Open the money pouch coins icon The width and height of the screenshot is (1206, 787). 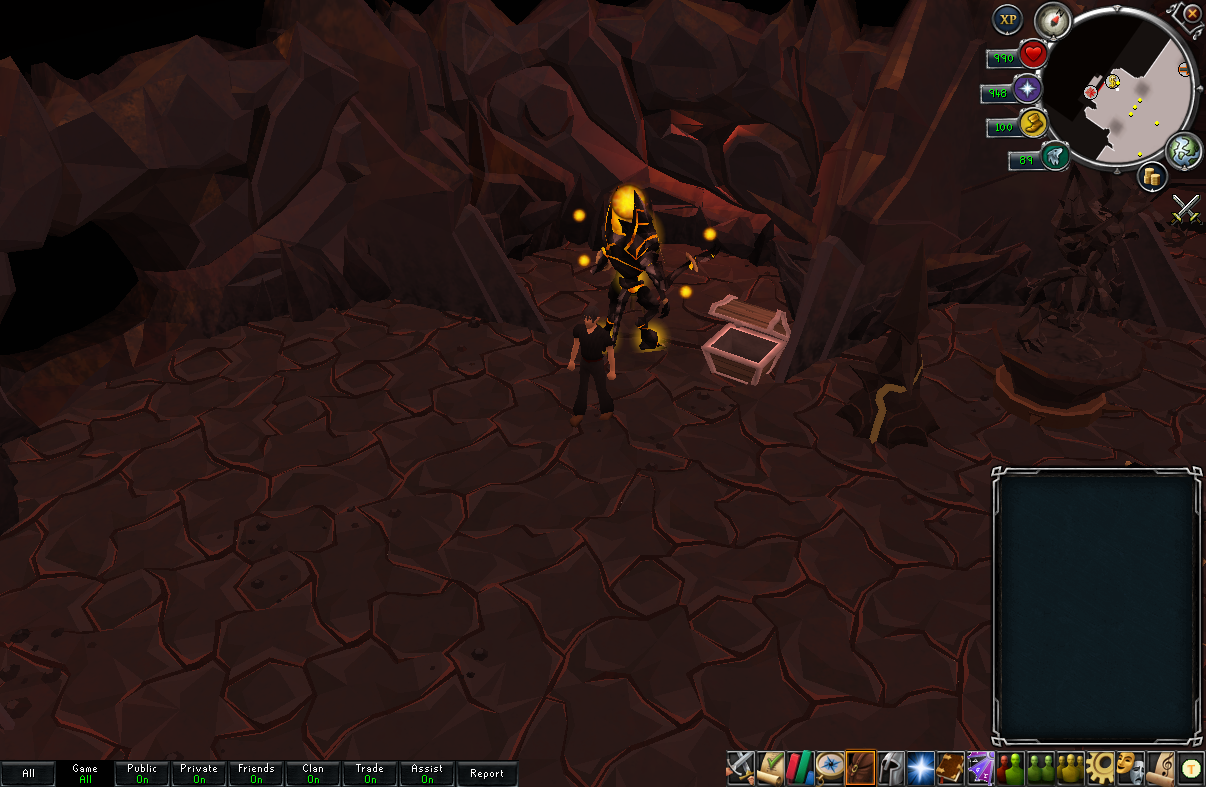1152,177
